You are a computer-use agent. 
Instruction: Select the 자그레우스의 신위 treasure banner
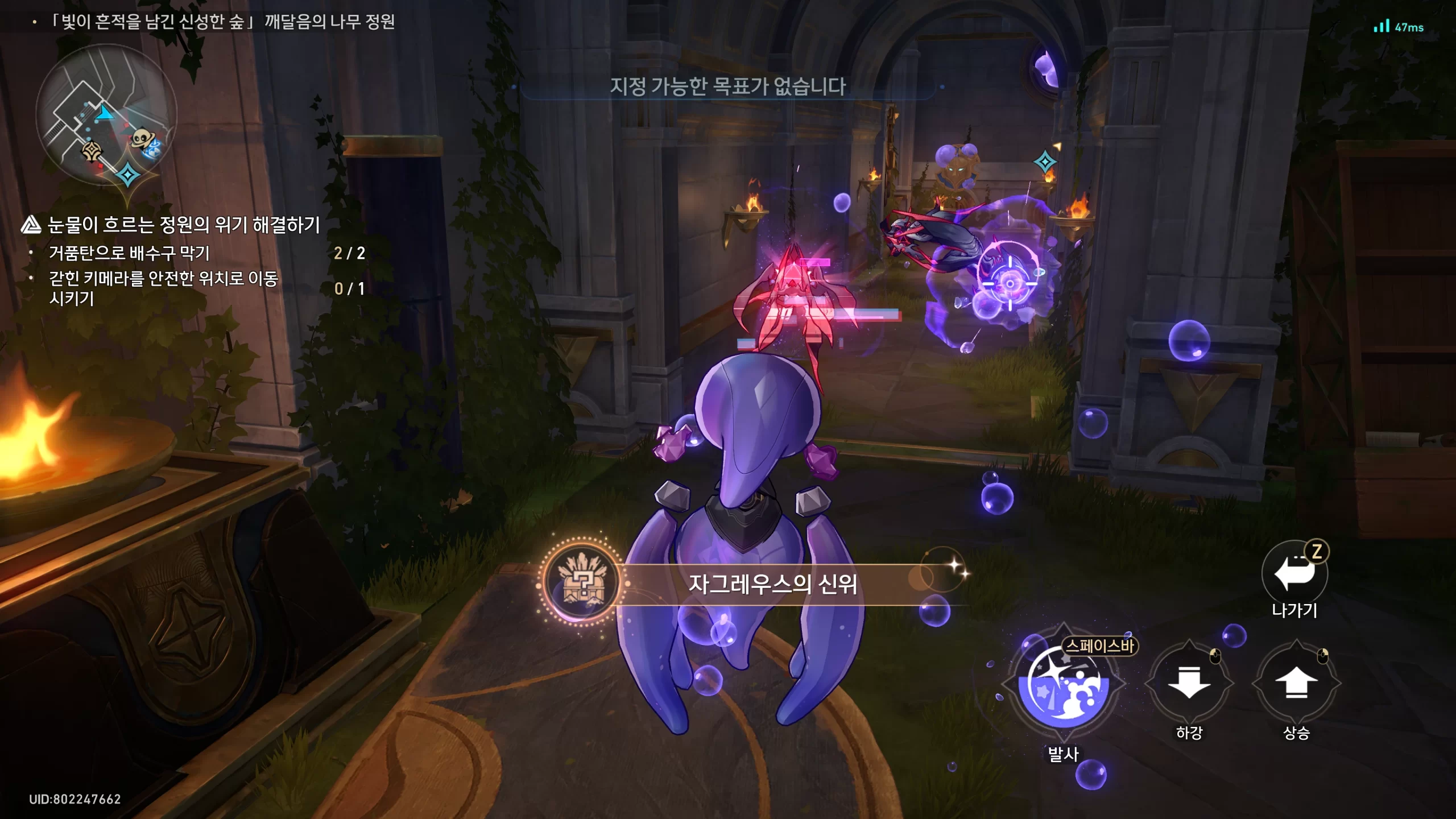pyautogui.click(x=771, y=584)
